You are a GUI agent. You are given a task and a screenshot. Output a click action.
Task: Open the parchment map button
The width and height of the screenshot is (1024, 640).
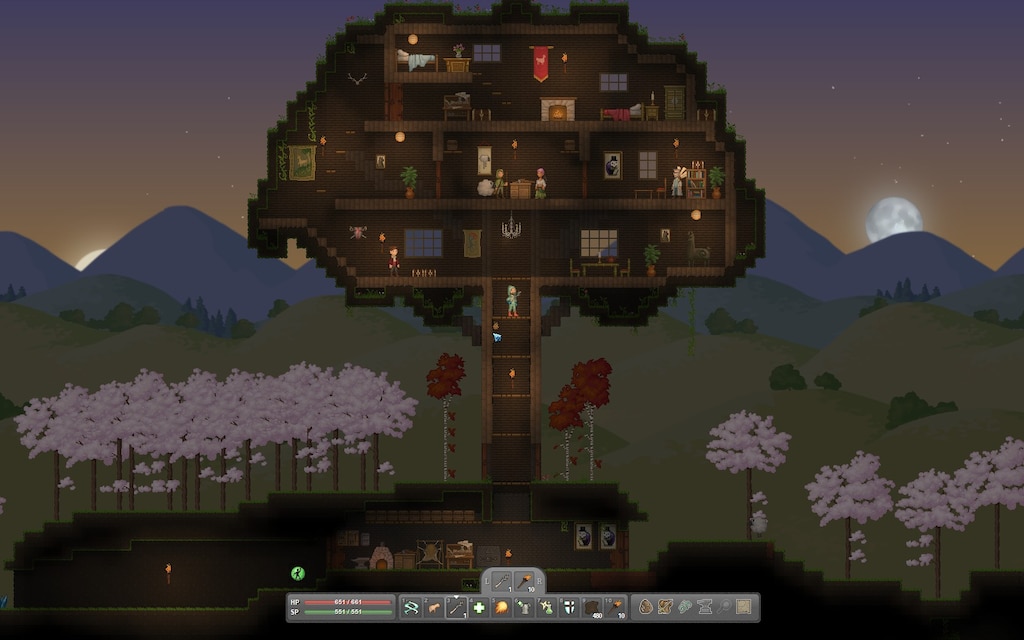[x=742, y=607]
